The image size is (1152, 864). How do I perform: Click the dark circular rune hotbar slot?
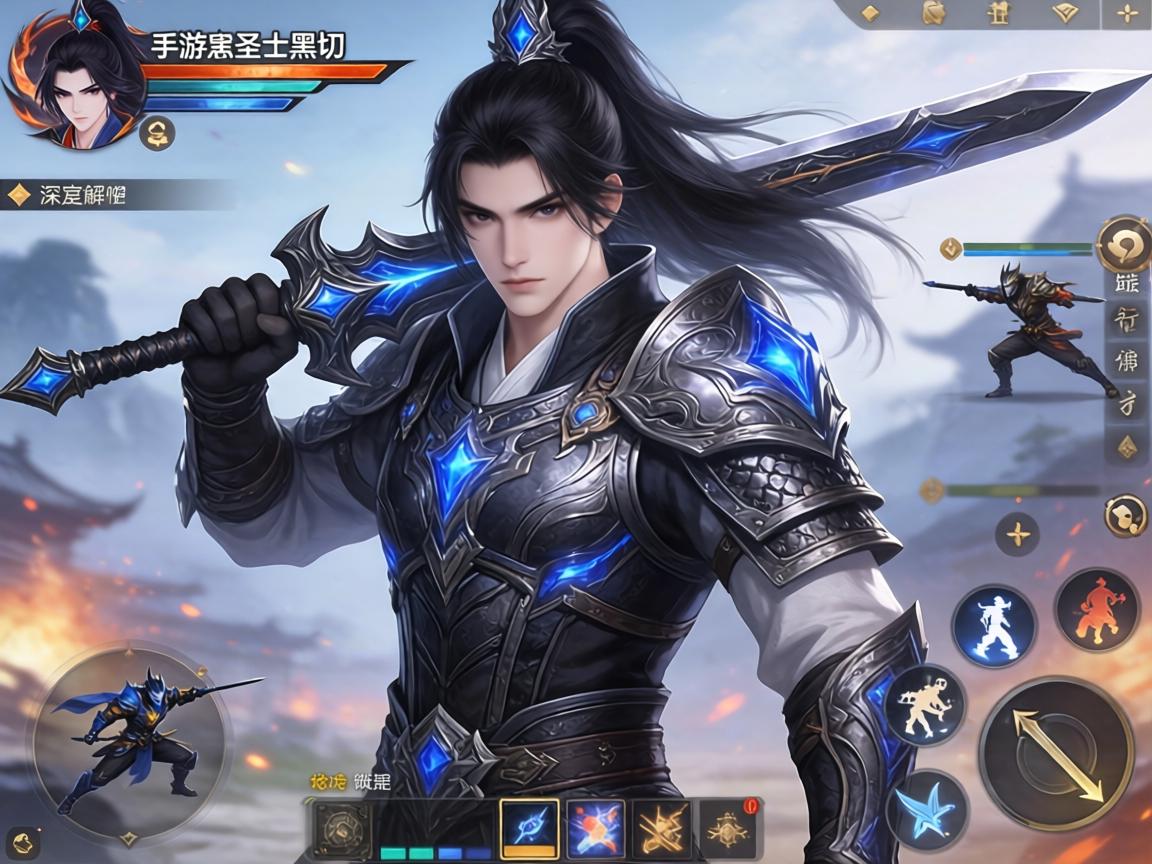(x=343, y=829)
